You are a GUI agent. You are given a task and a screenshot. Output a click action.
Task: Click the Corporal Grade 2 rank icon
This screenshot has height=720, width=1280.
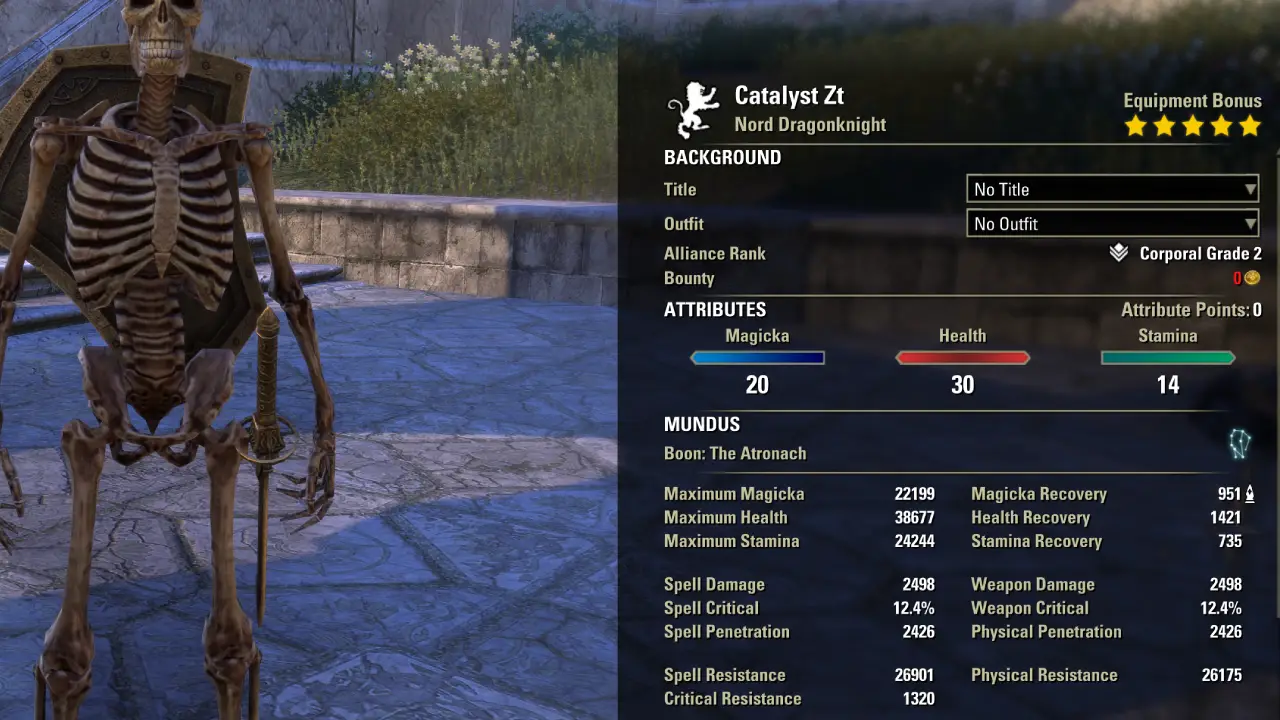point(1119,254)
